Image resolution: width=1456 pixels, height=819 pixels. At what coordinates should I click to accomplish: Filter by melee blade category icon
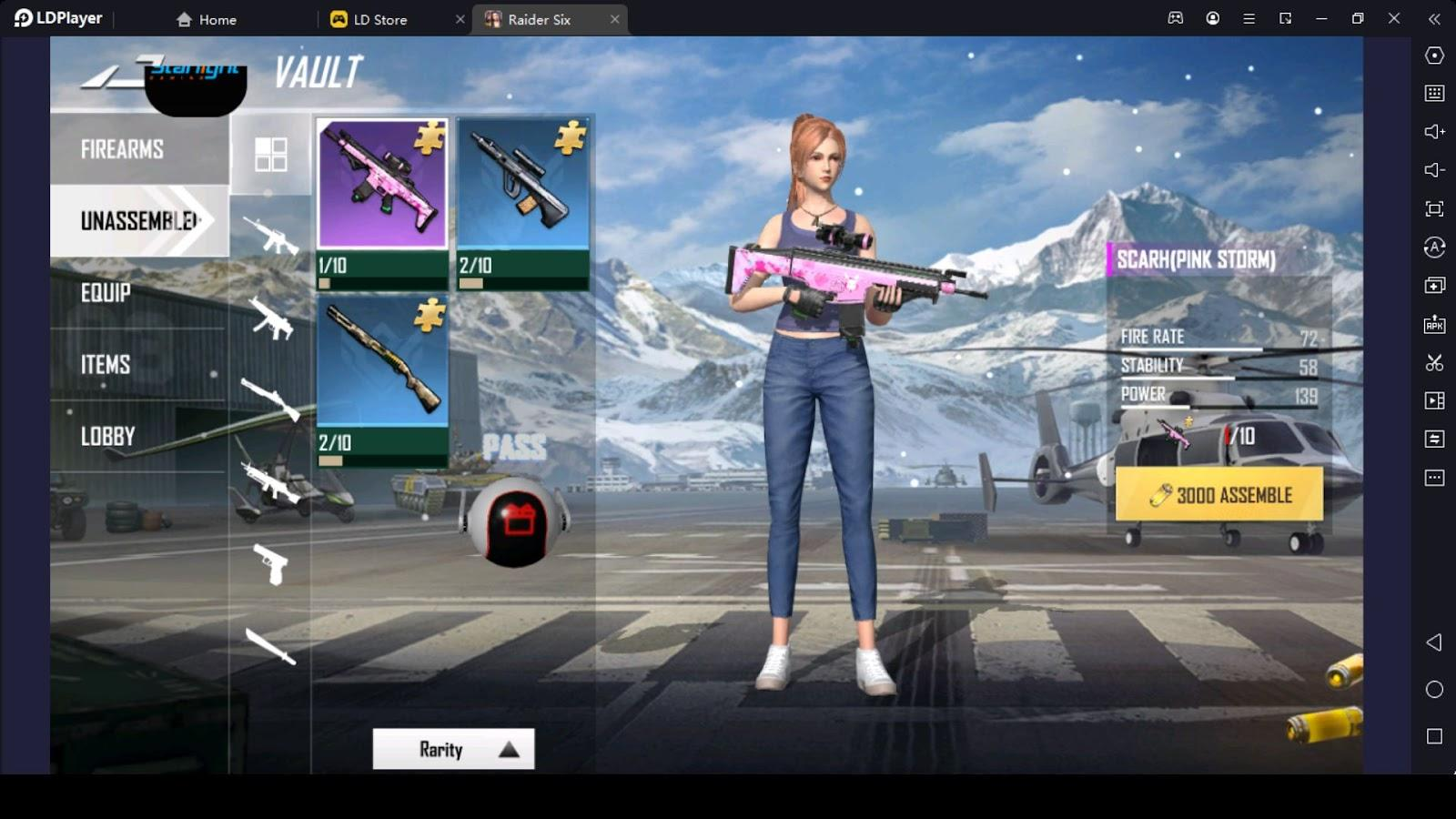[x=270, y=646]
